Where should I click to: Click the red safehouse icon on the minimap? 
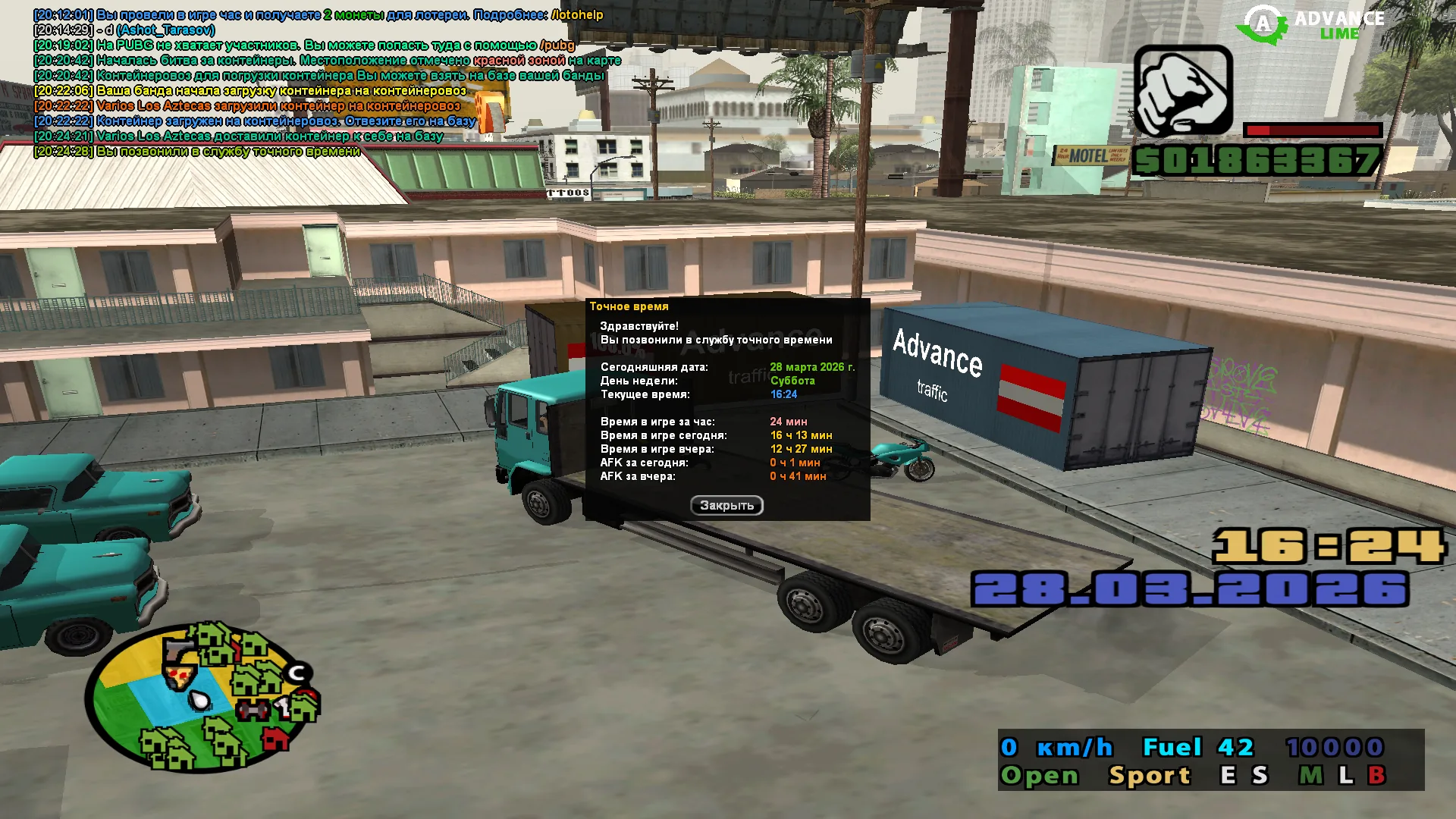276,739
